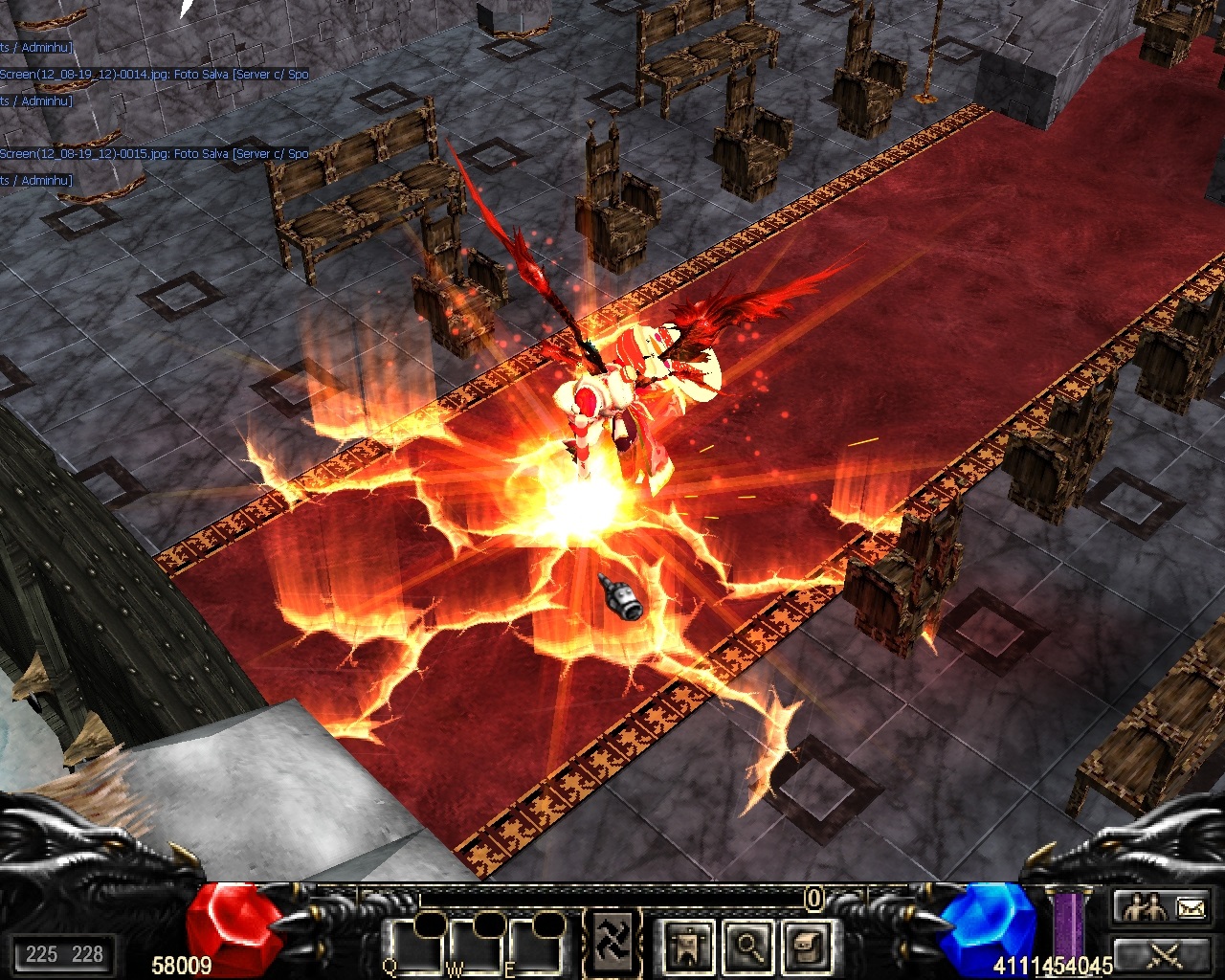Open the character banner button
Screen dimensions: 1225x980
[688, 947]
